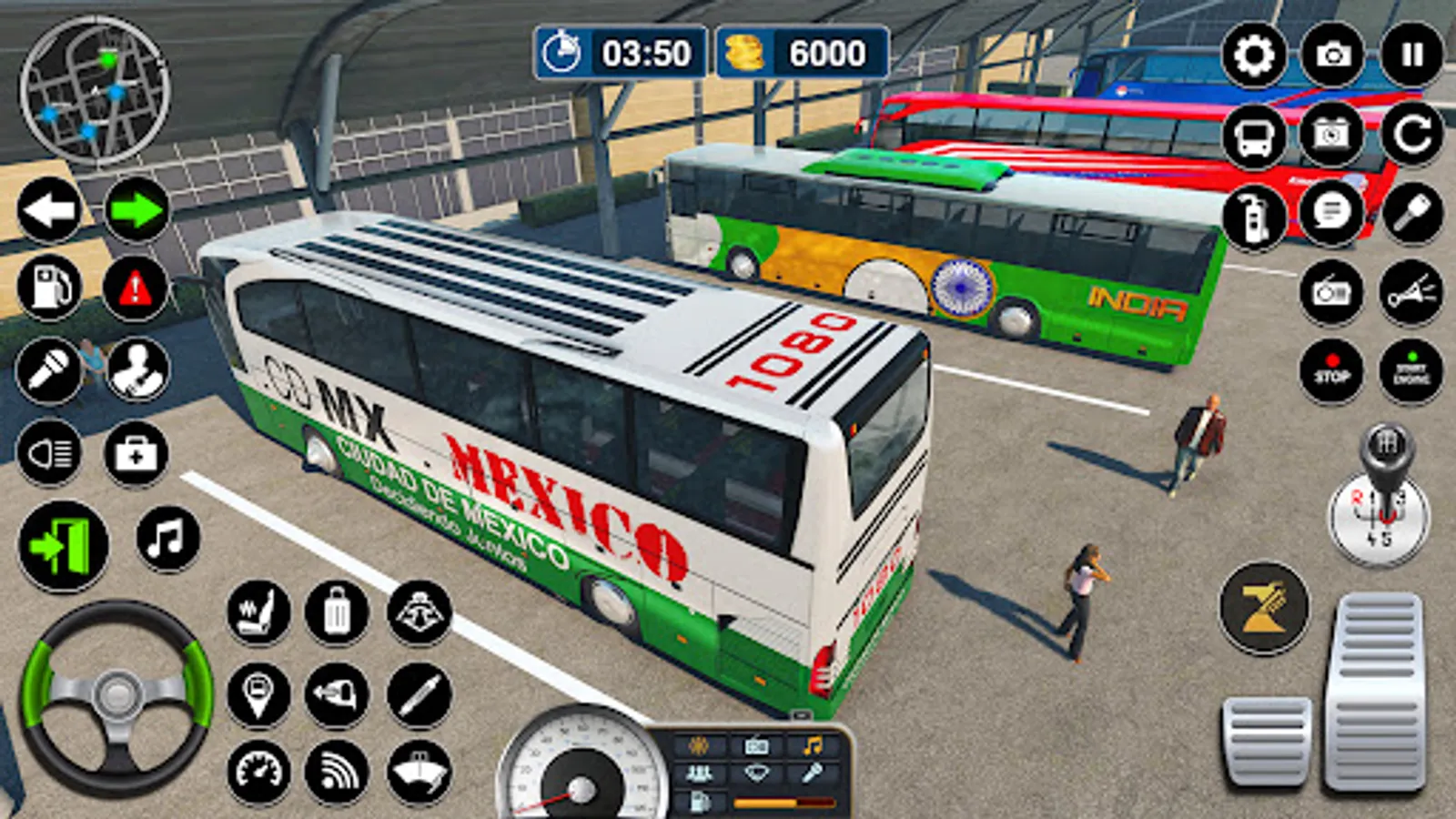Pause the game
This screenshot has height=819, width=1456.
[x=1412, y=56]
